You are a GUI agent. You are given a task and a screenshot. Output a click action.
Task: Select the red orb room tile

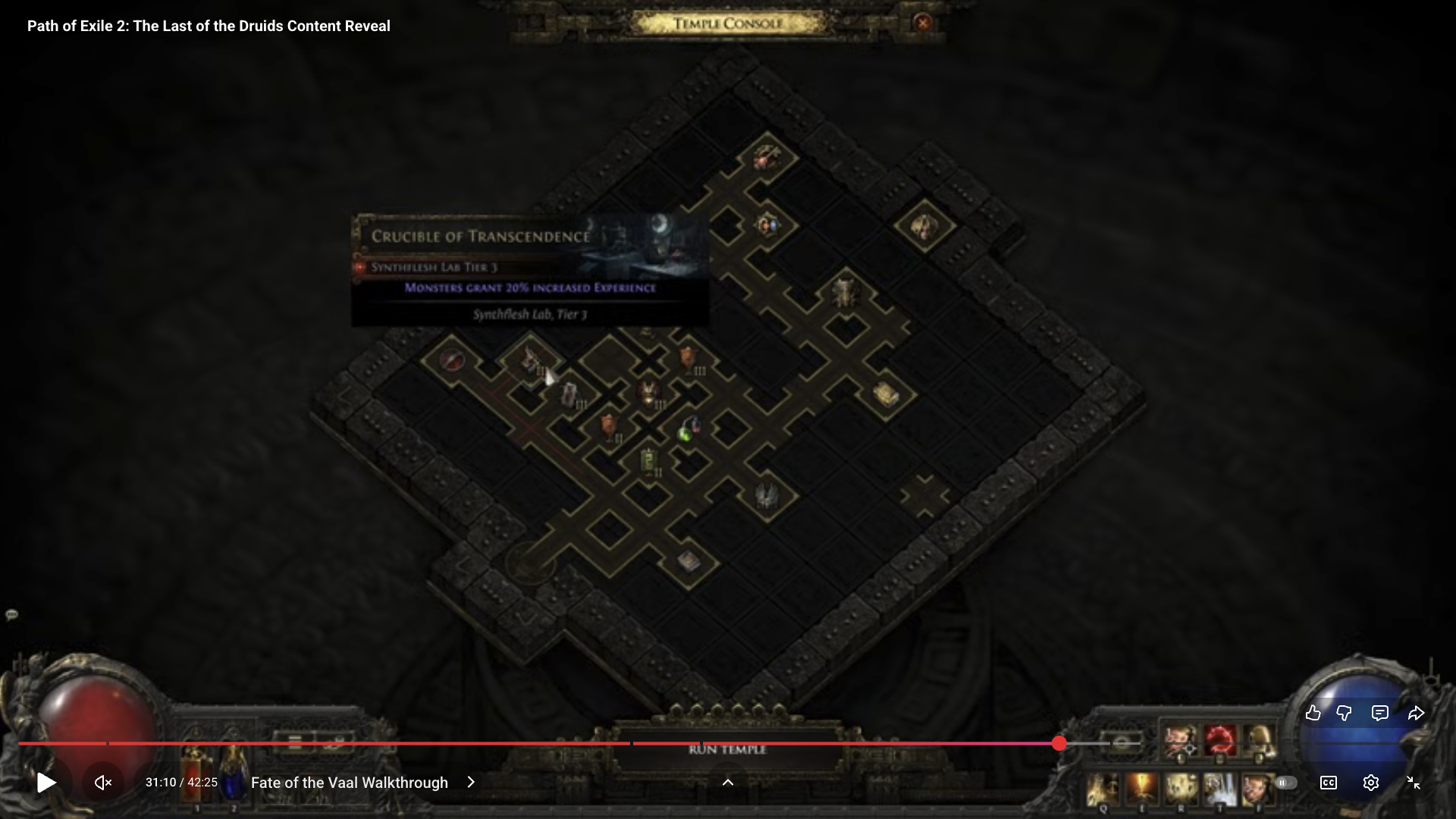[452, 359]
